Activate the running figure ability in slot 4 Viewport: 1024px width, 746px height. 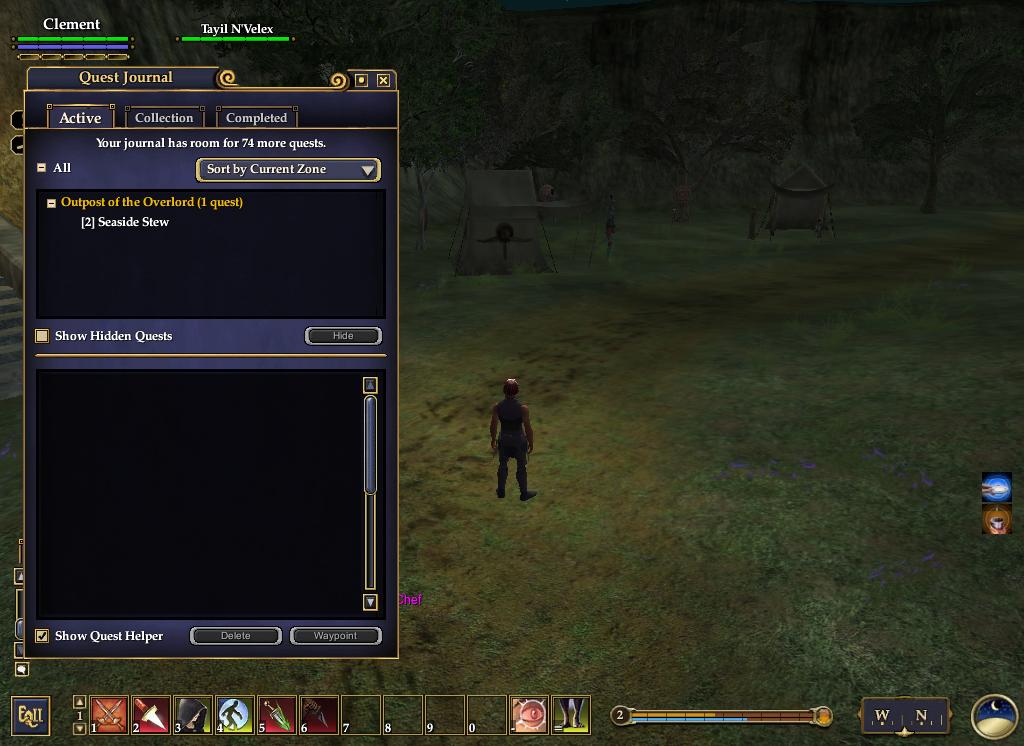tap(235, 715)
